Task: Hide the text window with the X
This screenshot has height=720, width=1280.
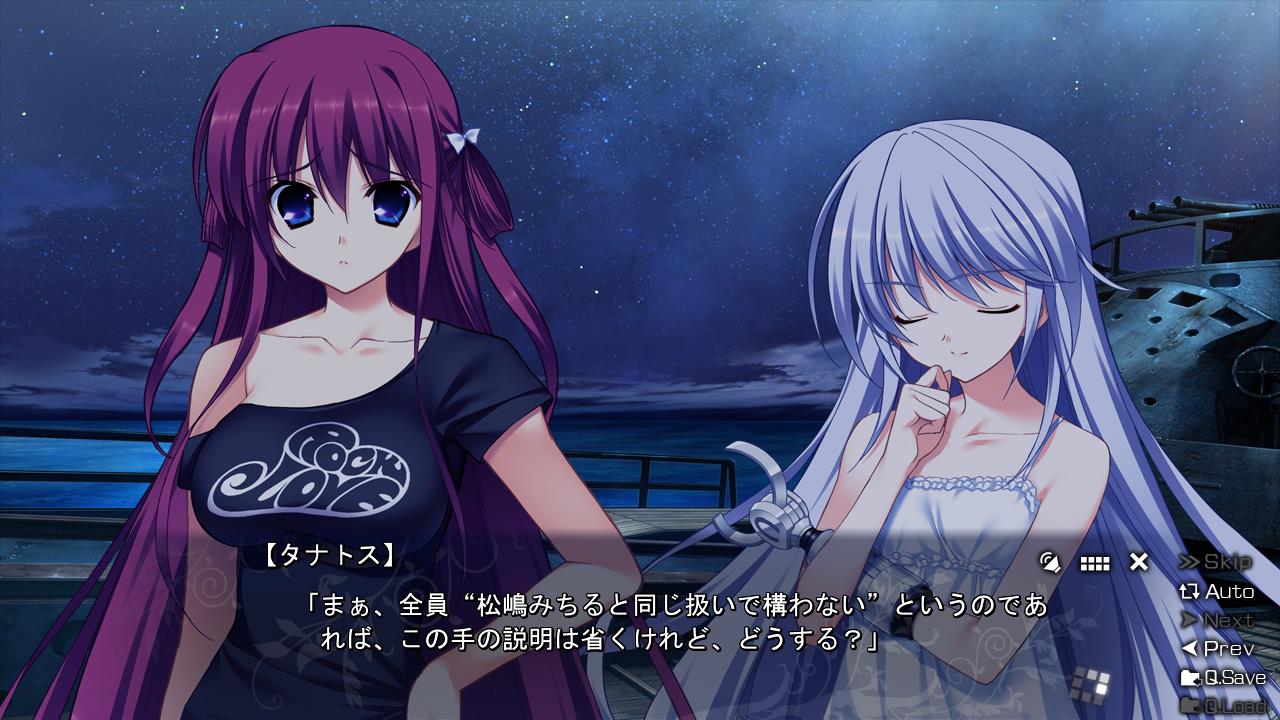Action: (1139, 562)
